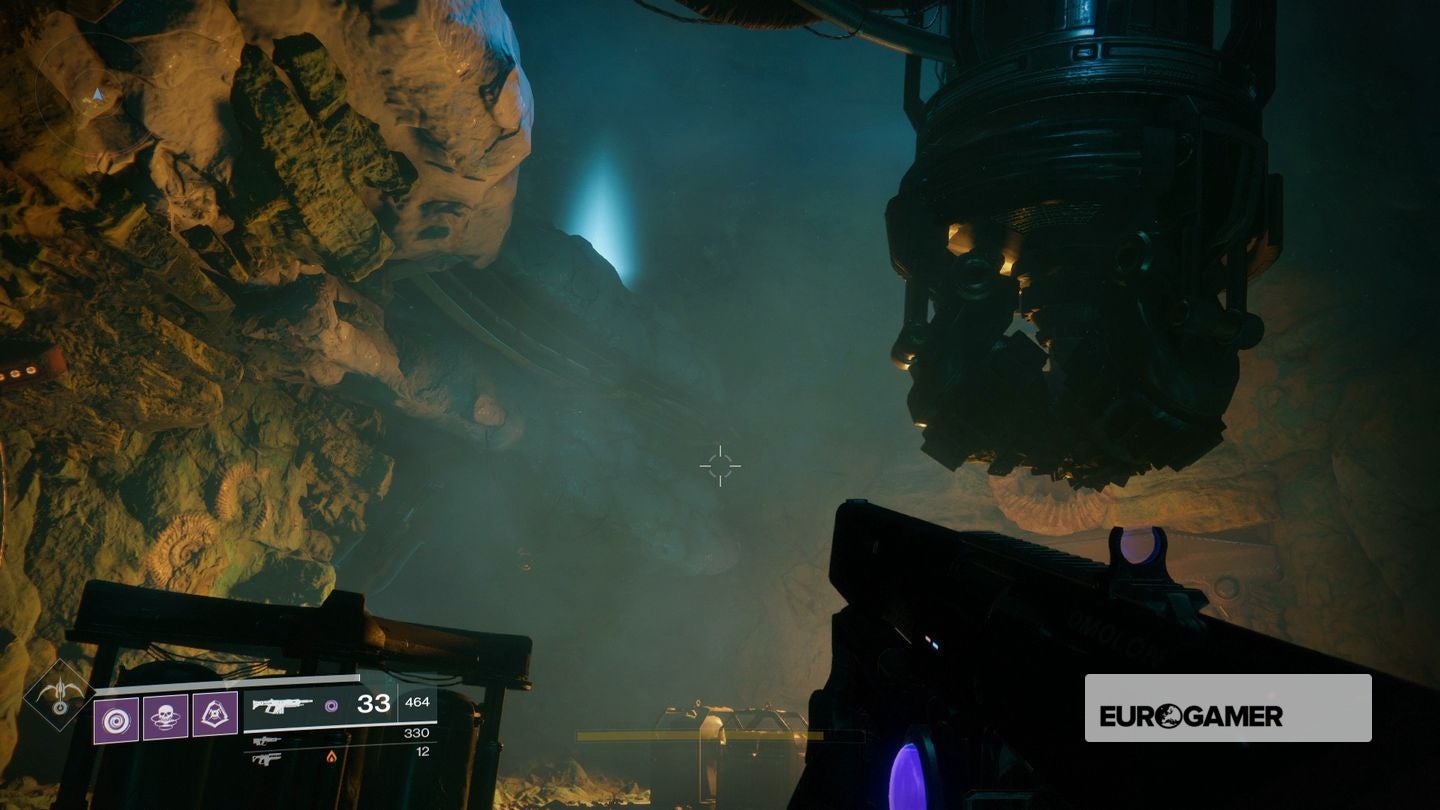Use the purple vortex grenade ability
The height and width of the screenshot is (810, 1440).
[116, 719]
